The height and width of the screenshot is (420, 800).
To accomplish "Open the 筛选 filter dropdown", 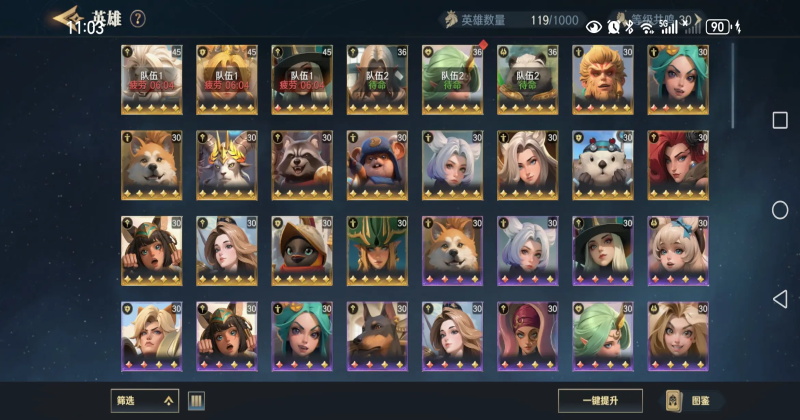I will [144, 401].
